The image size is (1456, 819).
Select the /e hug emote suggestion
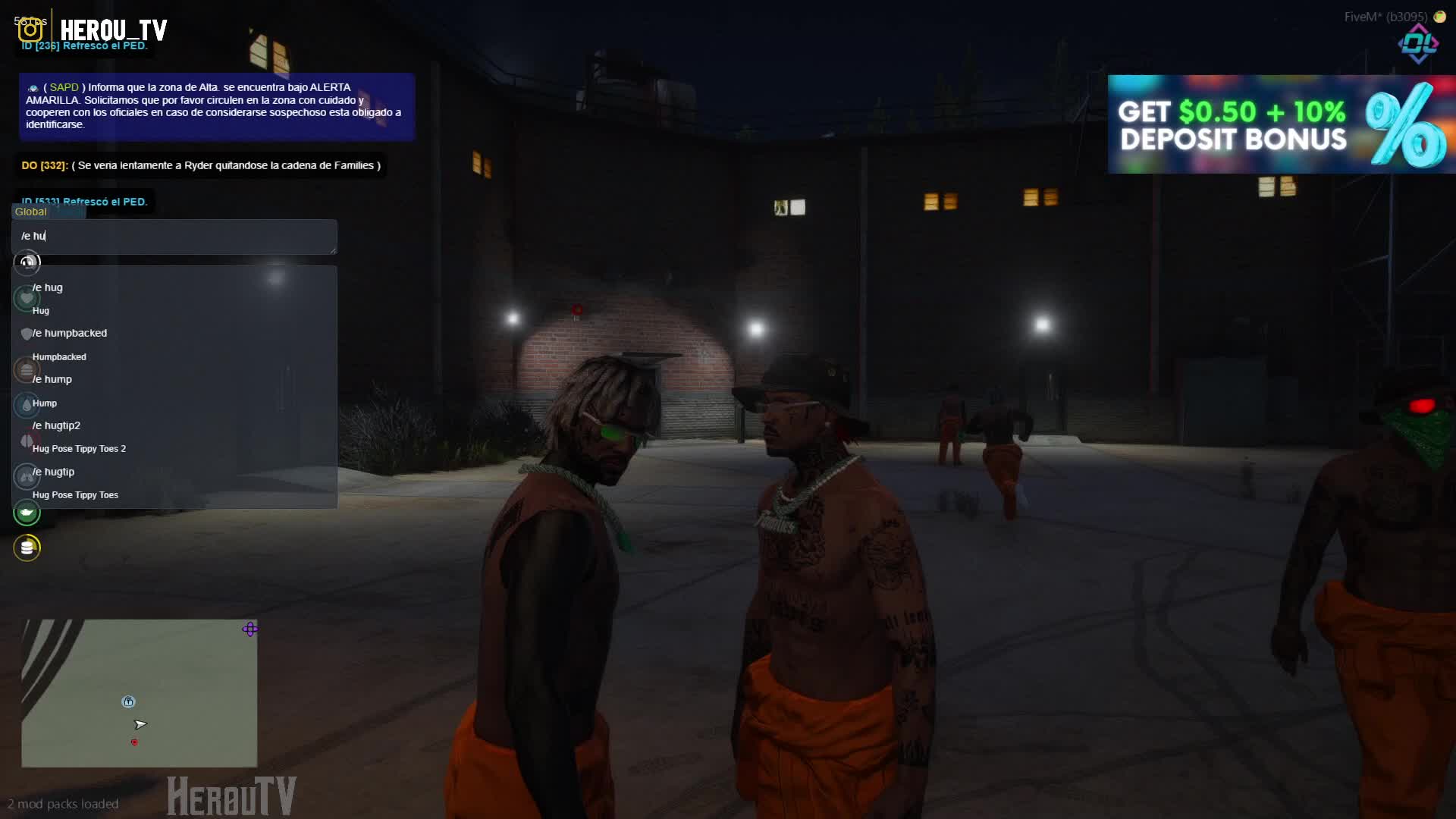(49, 288)
